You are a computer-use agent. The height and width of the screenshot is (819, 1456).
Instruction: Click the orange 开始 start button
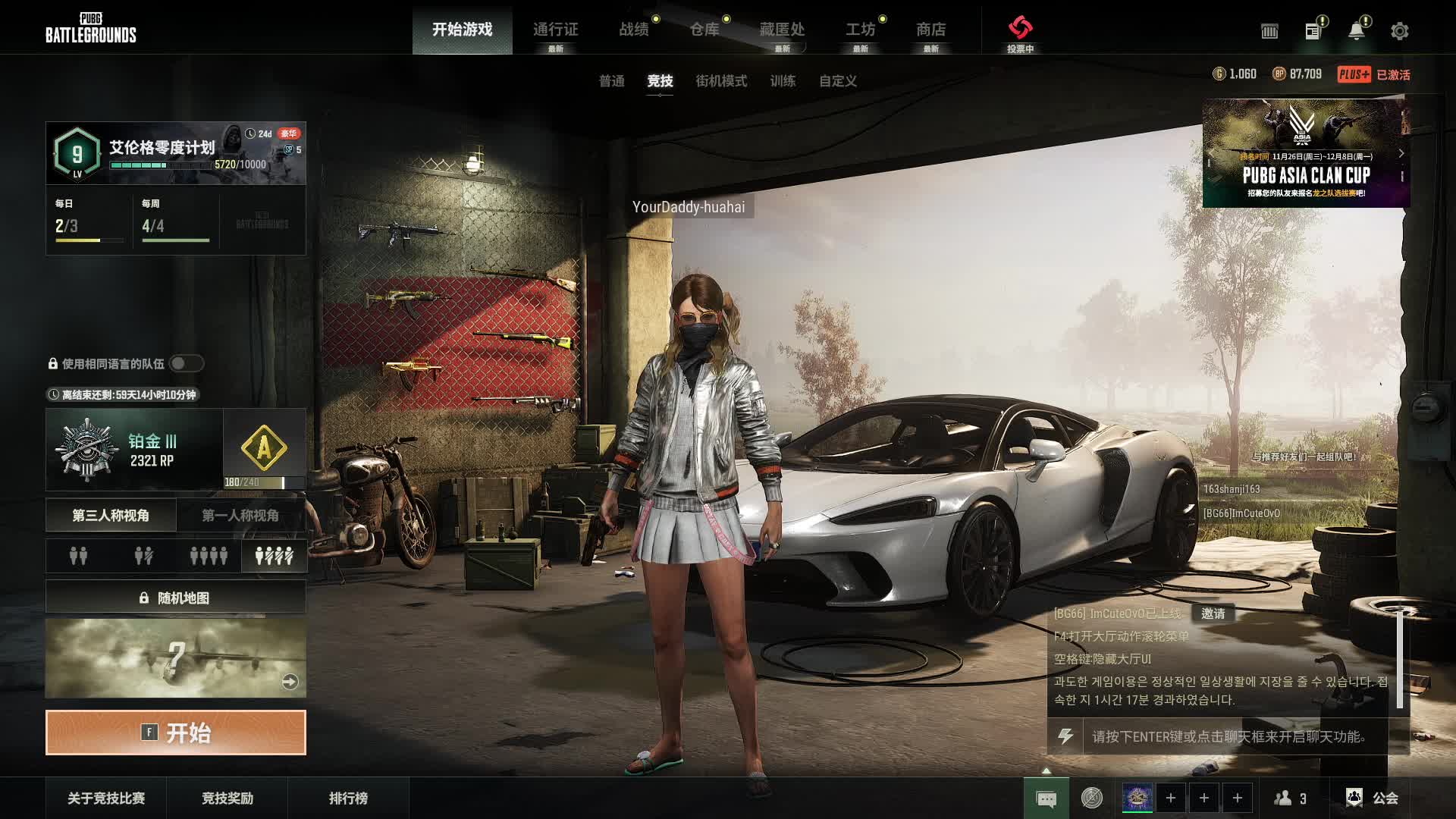pyautogui.click(x=176, y=733)
